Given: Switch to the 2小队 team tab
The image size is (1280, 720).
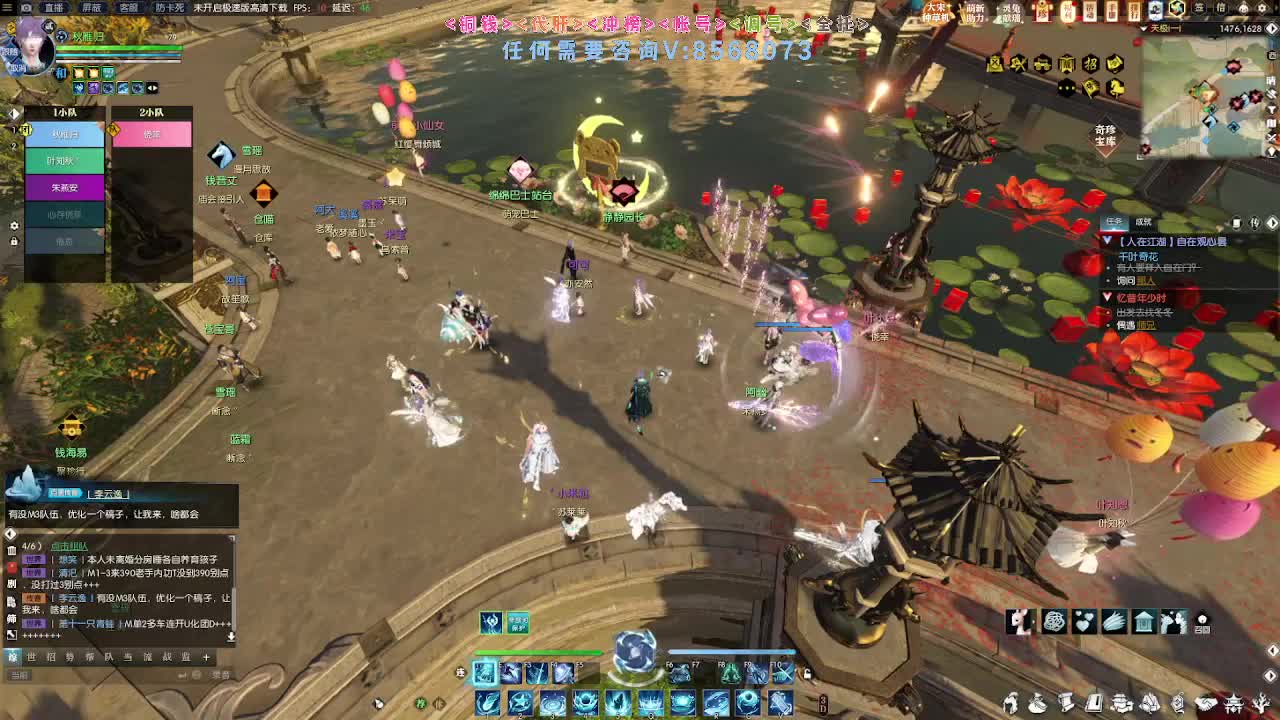Looking at the screenshot, I should tap(150, 112).
